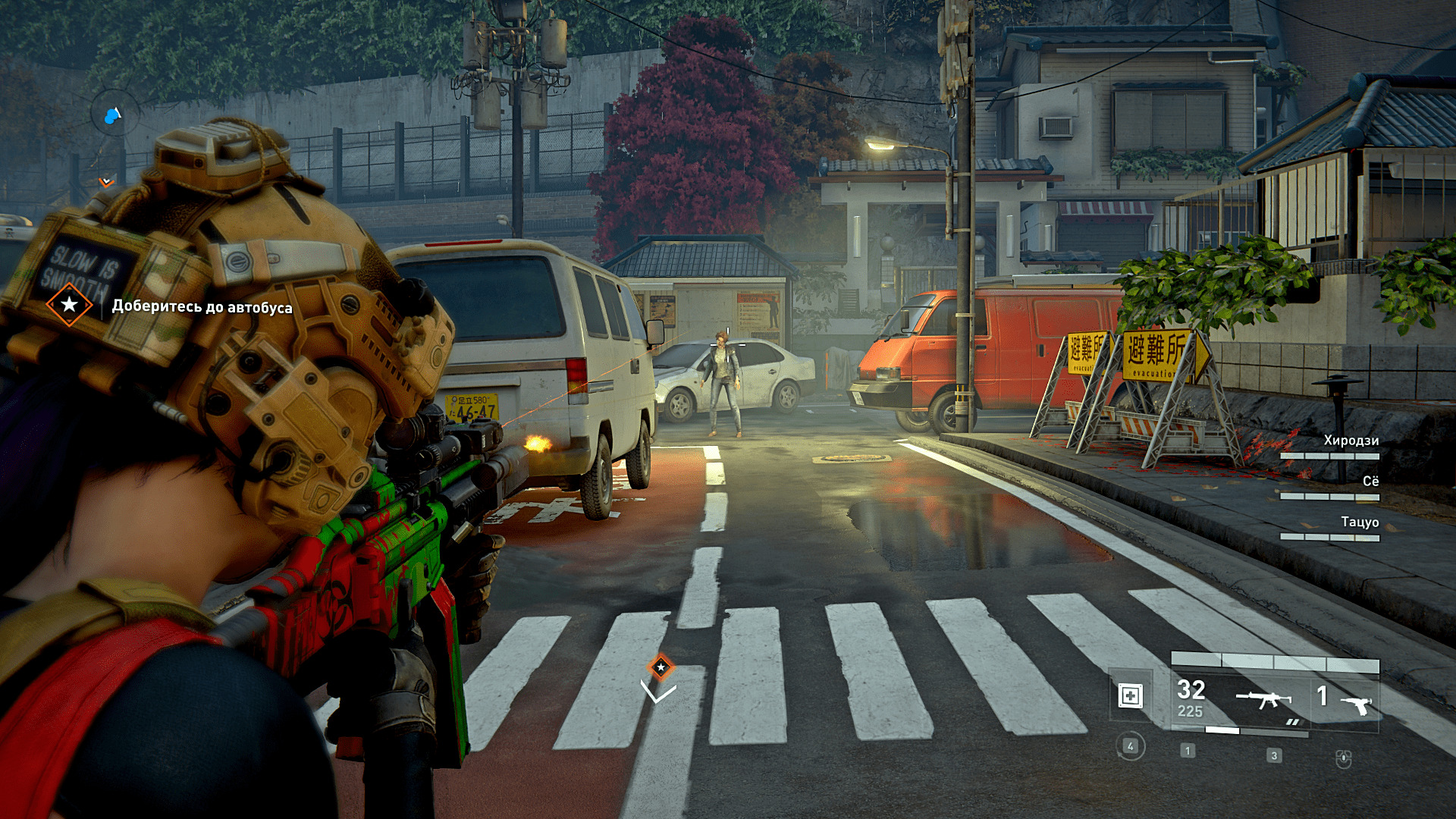Select teammate Хиродзи in the squad list
The image size is (1456, 819).
[x=1351, y=441]
